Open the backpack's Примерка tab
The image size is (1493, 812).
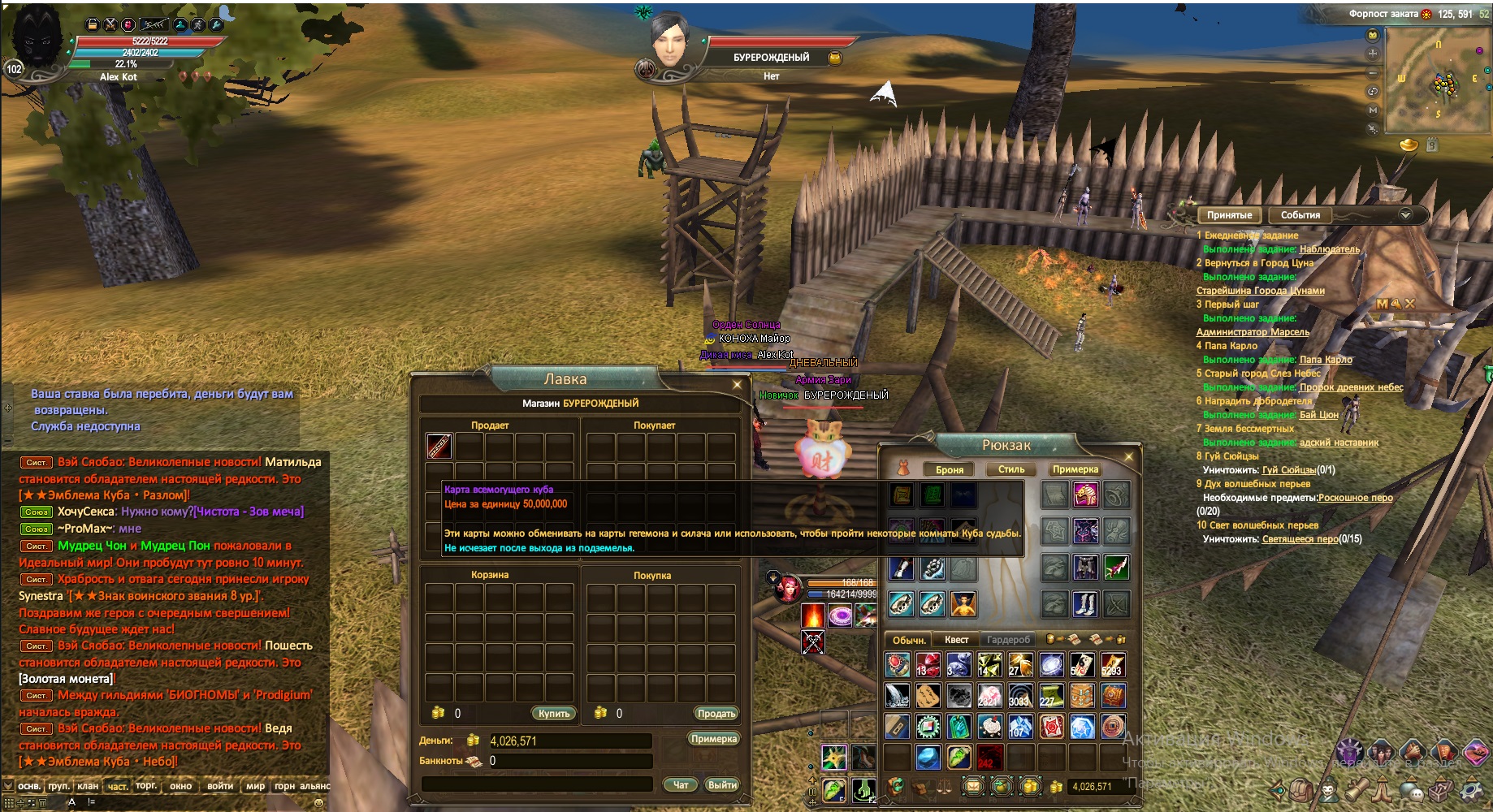click(x=1075, y=469)
